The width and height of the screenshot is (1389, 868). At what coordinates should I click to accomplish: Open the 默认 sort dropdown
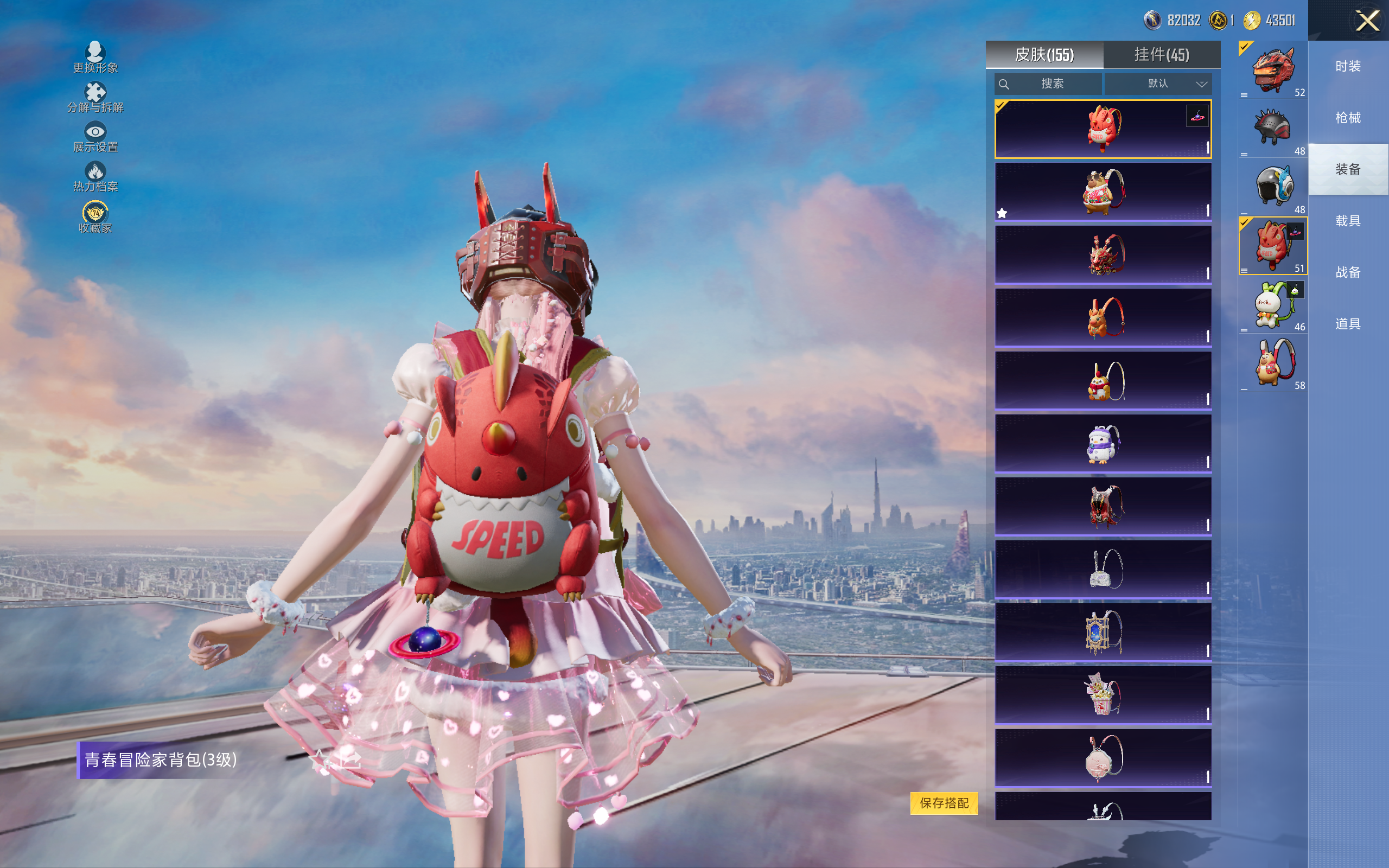tap(1158, 84)
